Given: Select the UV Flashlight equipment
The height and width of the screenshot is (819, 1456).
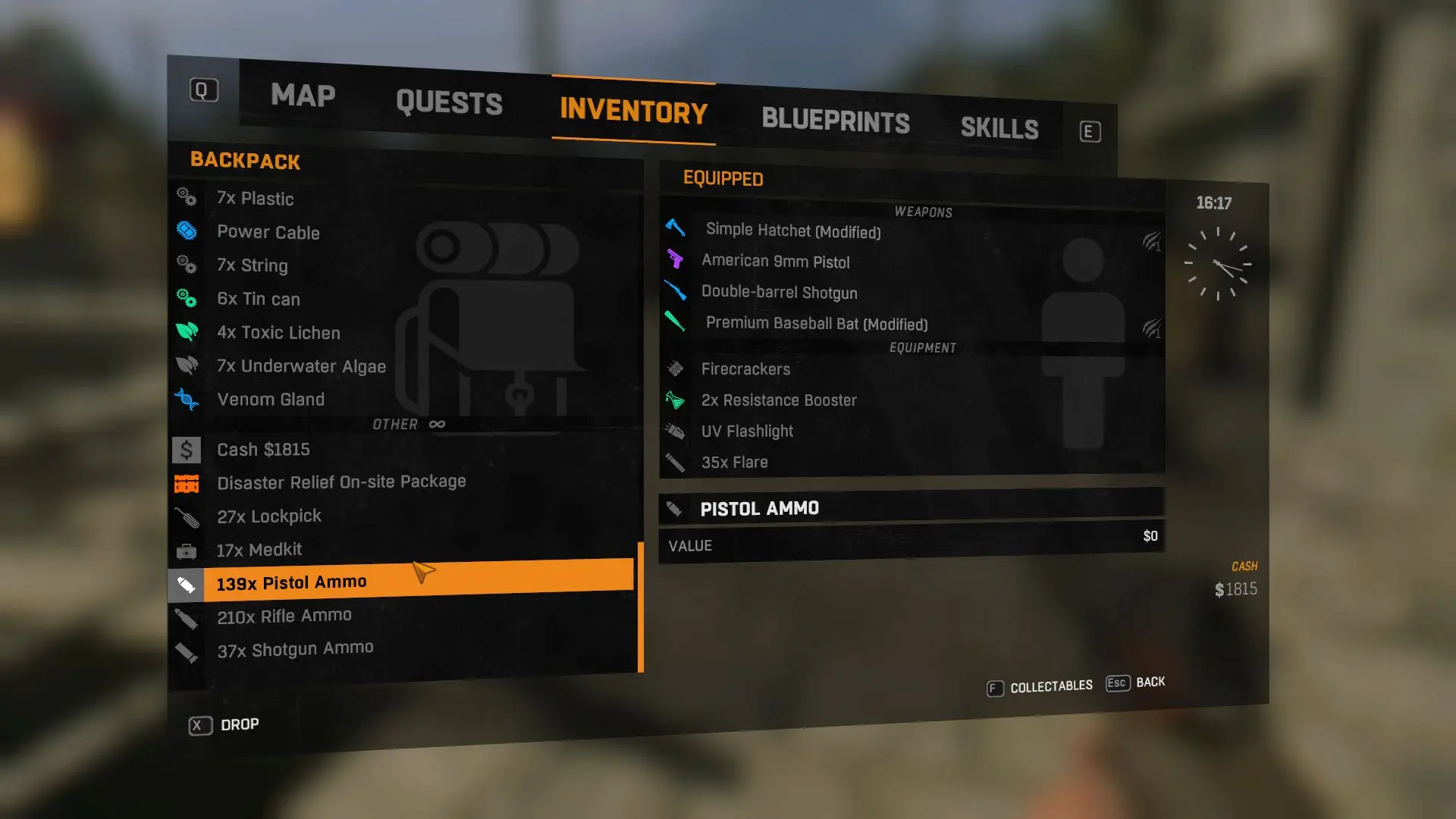Looking at the screenshot, I should [x=747, y=431].
